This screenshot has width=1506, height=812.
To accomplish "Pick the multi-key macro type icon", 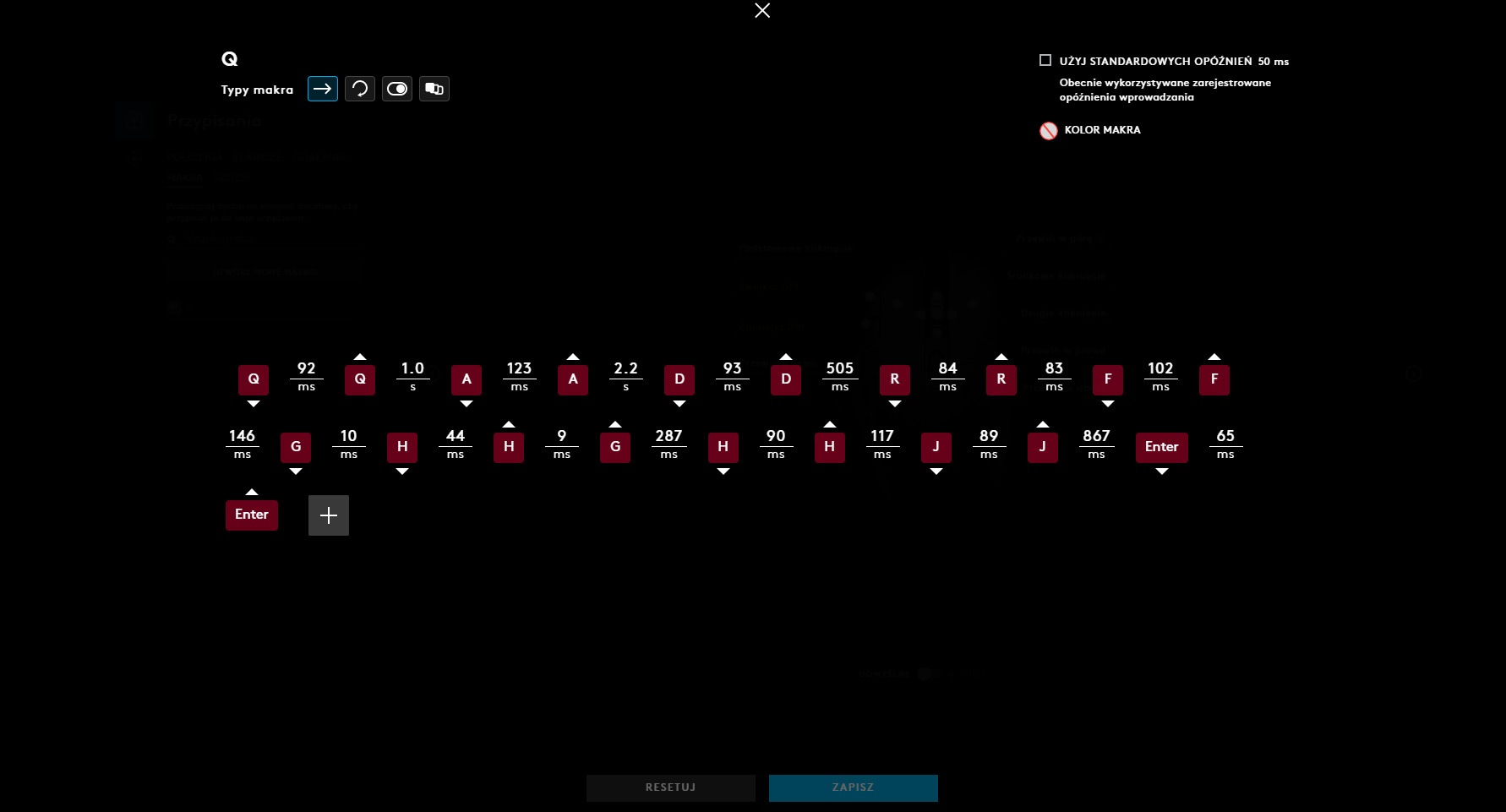I will coord(434,89).
